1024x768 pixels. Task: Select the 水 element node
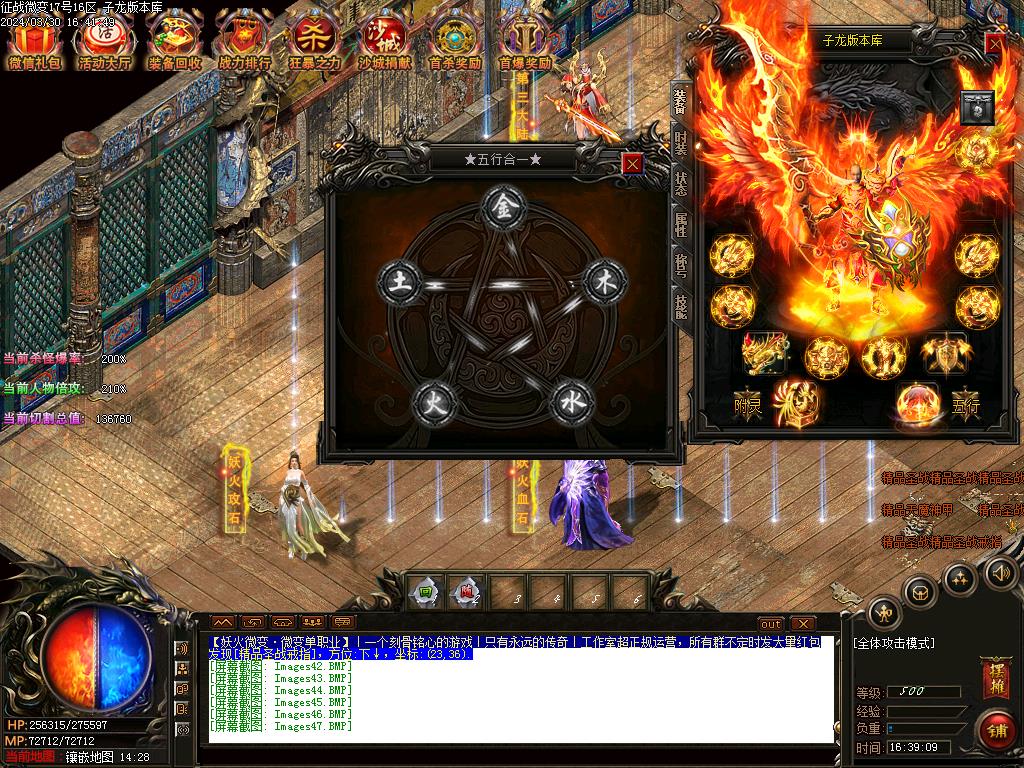tap(571, 401)
